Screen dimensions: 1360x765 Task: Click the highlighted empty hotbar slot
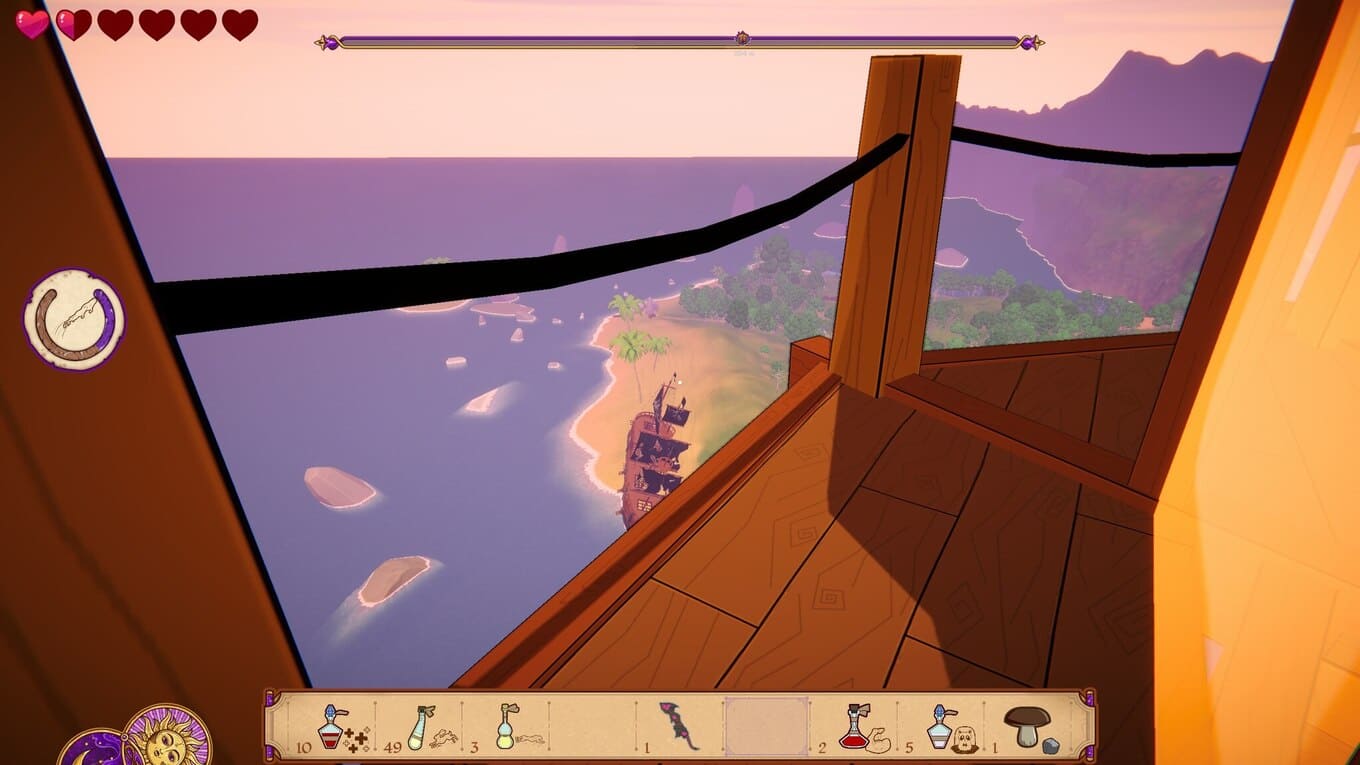tap(766, 726)
